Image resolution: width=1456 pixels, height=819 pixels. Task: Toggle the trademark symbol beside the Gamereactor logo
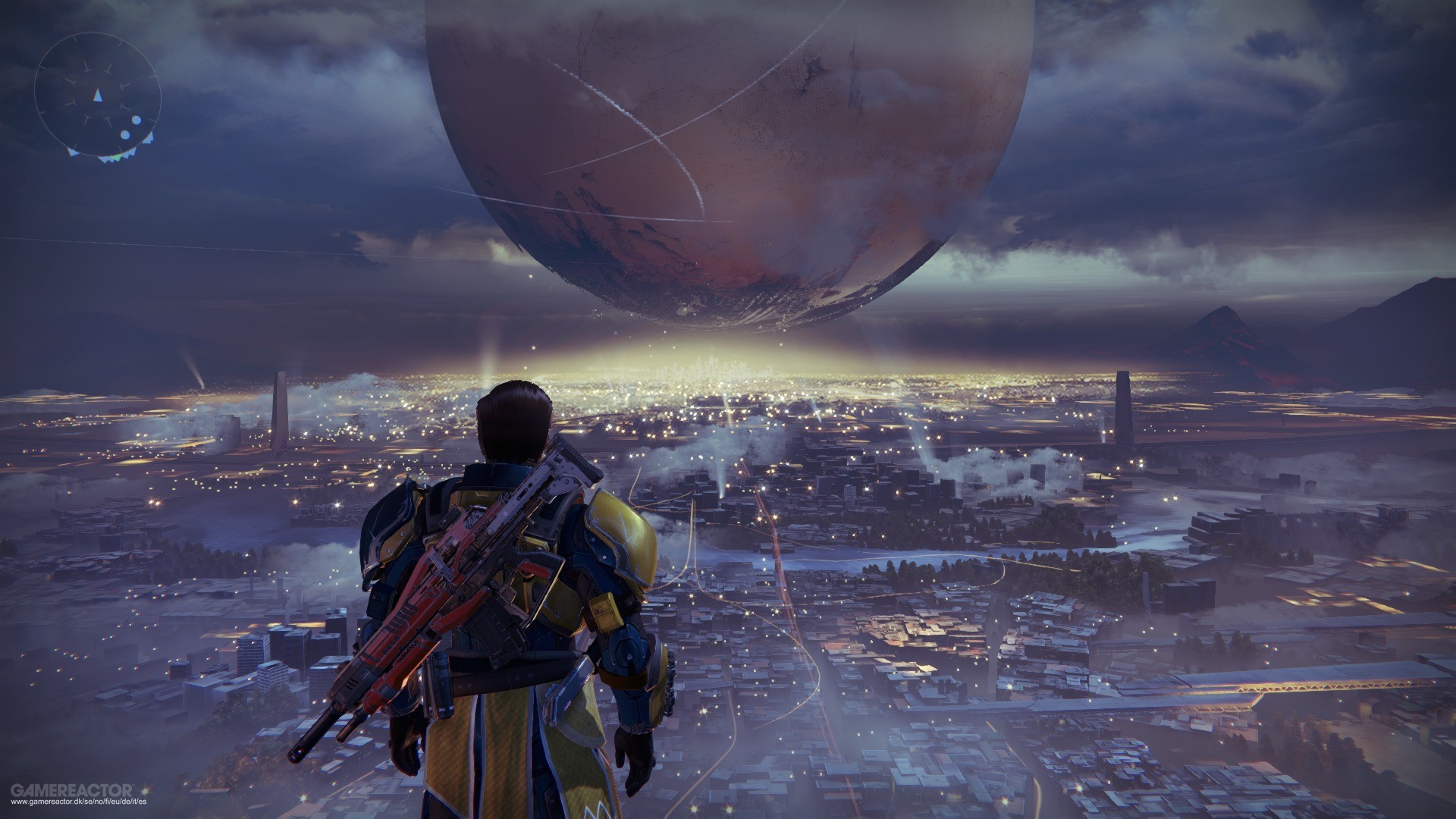coord(133,786)
